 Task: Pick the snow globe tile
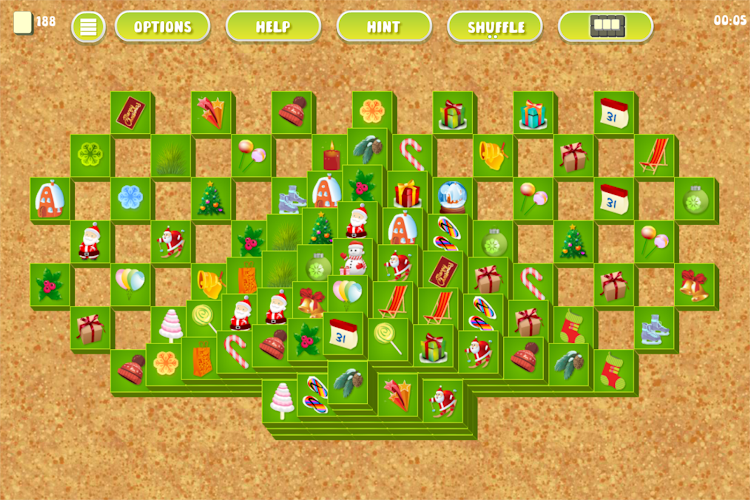pos(452,195)
